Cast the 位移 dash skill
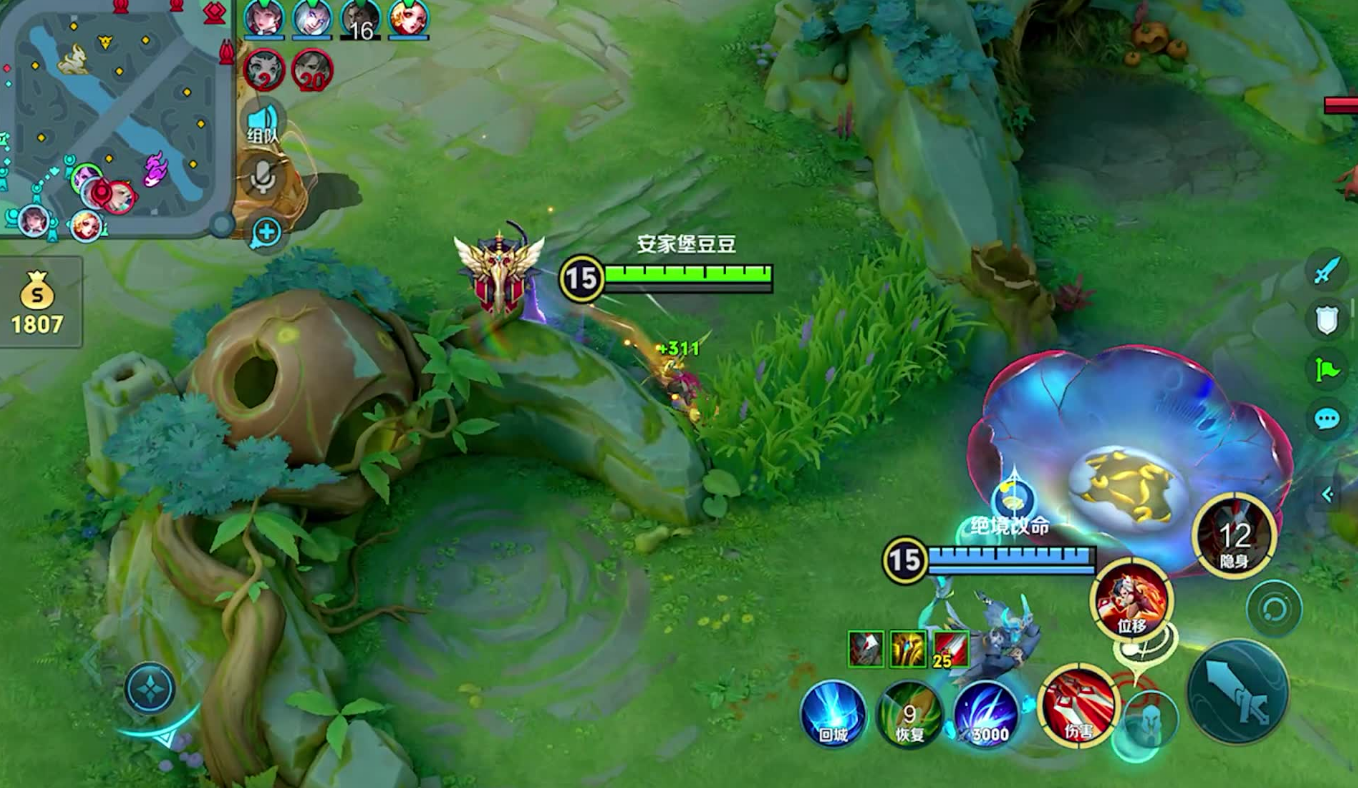Screen dimensions: 1358x788 tap(1132, 599)
